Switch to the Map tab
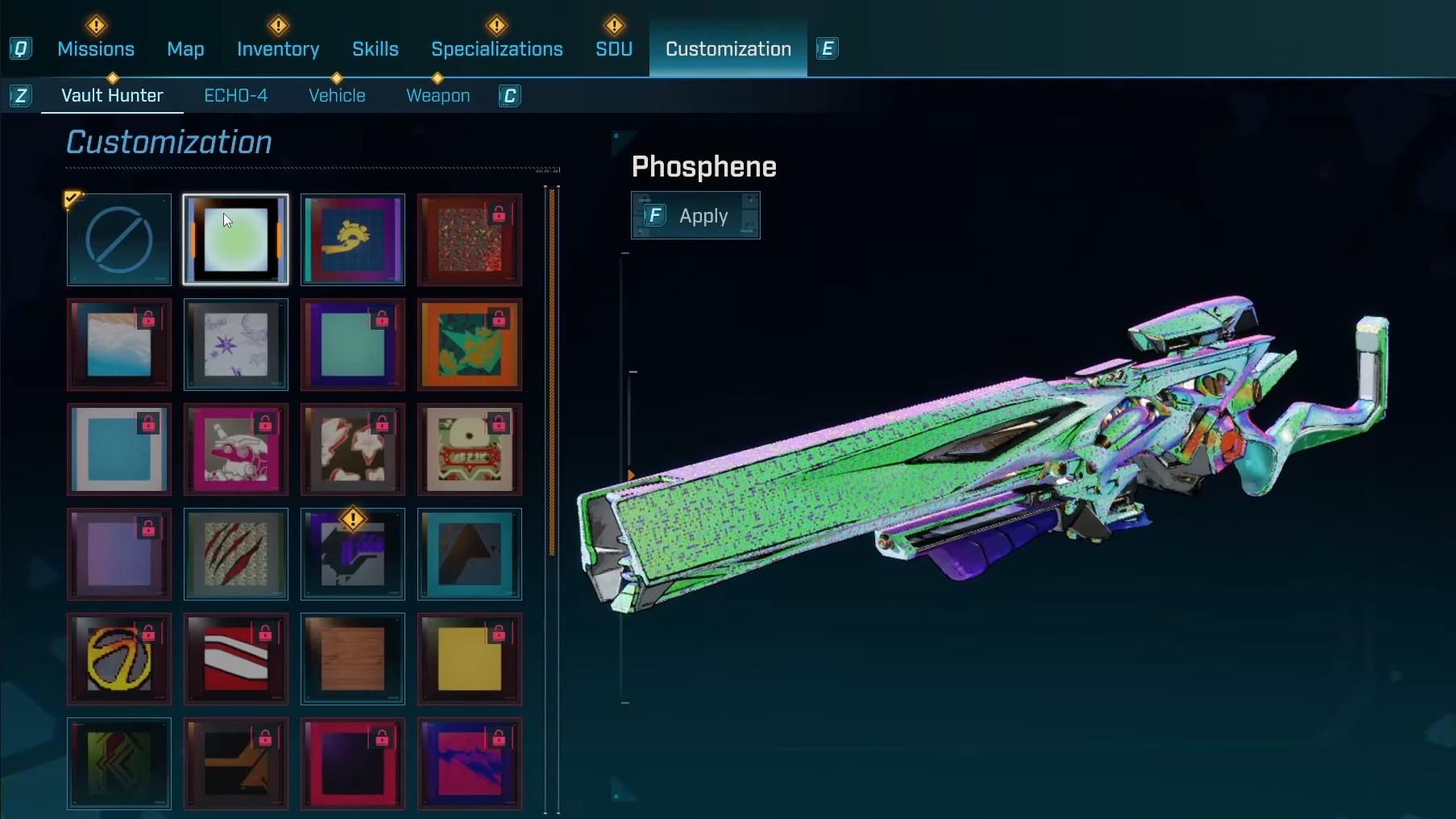The width and height of the screenshot is (1456, 819). (185, 49)
